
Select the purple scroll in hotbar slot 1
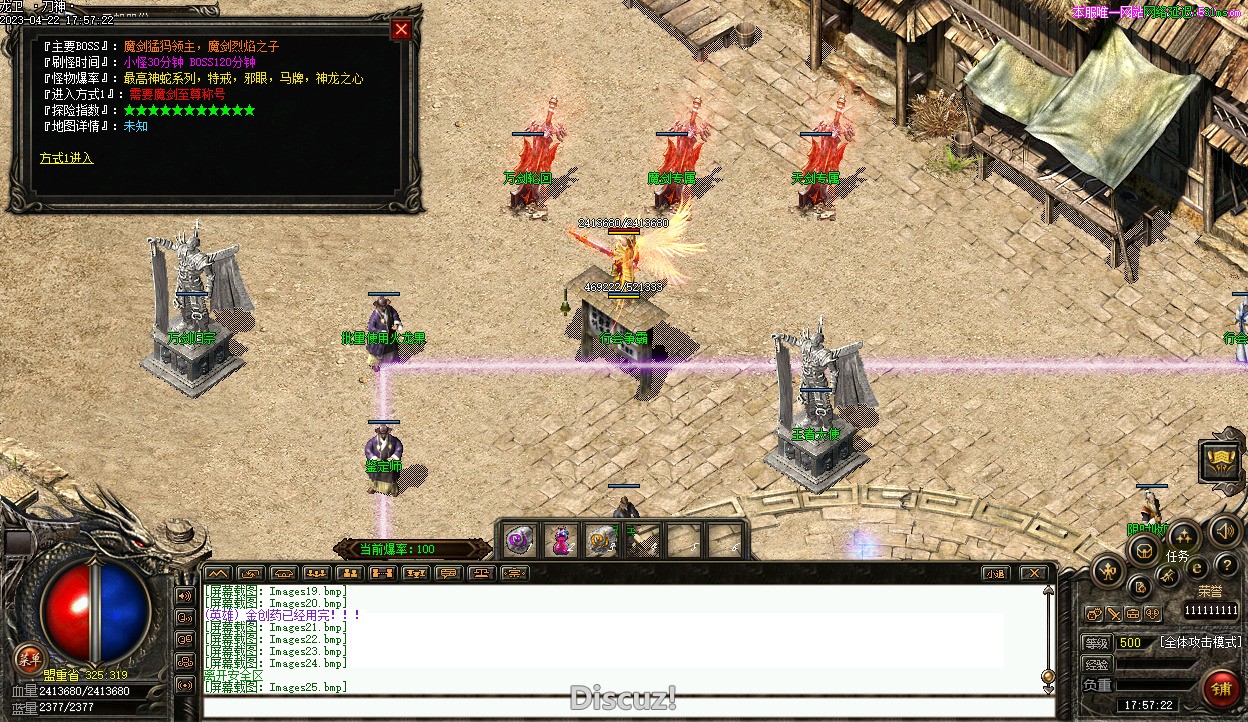[518, 541]
